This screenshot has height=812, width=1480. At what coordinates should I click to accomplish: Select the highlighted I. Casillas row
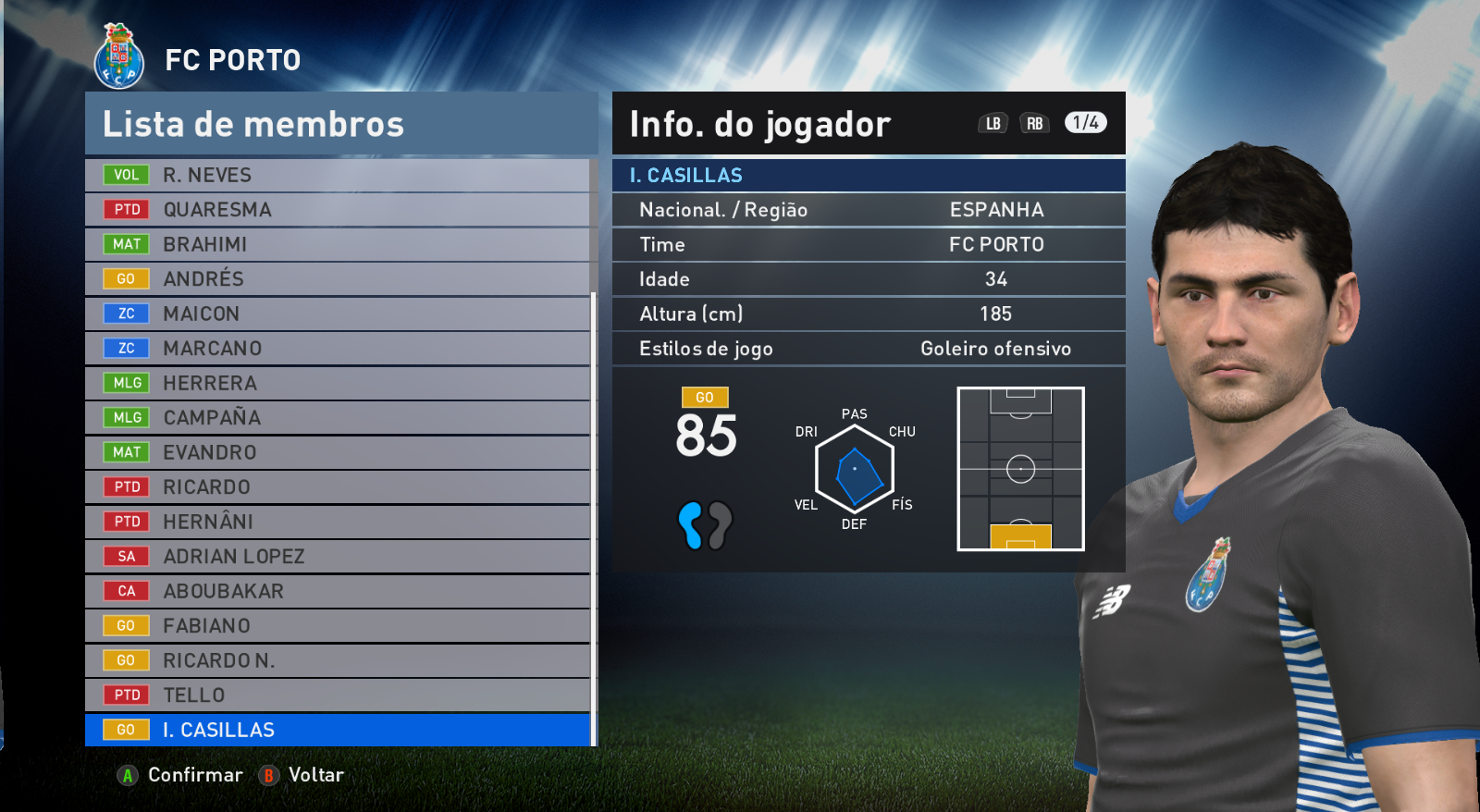pos(338,730)
